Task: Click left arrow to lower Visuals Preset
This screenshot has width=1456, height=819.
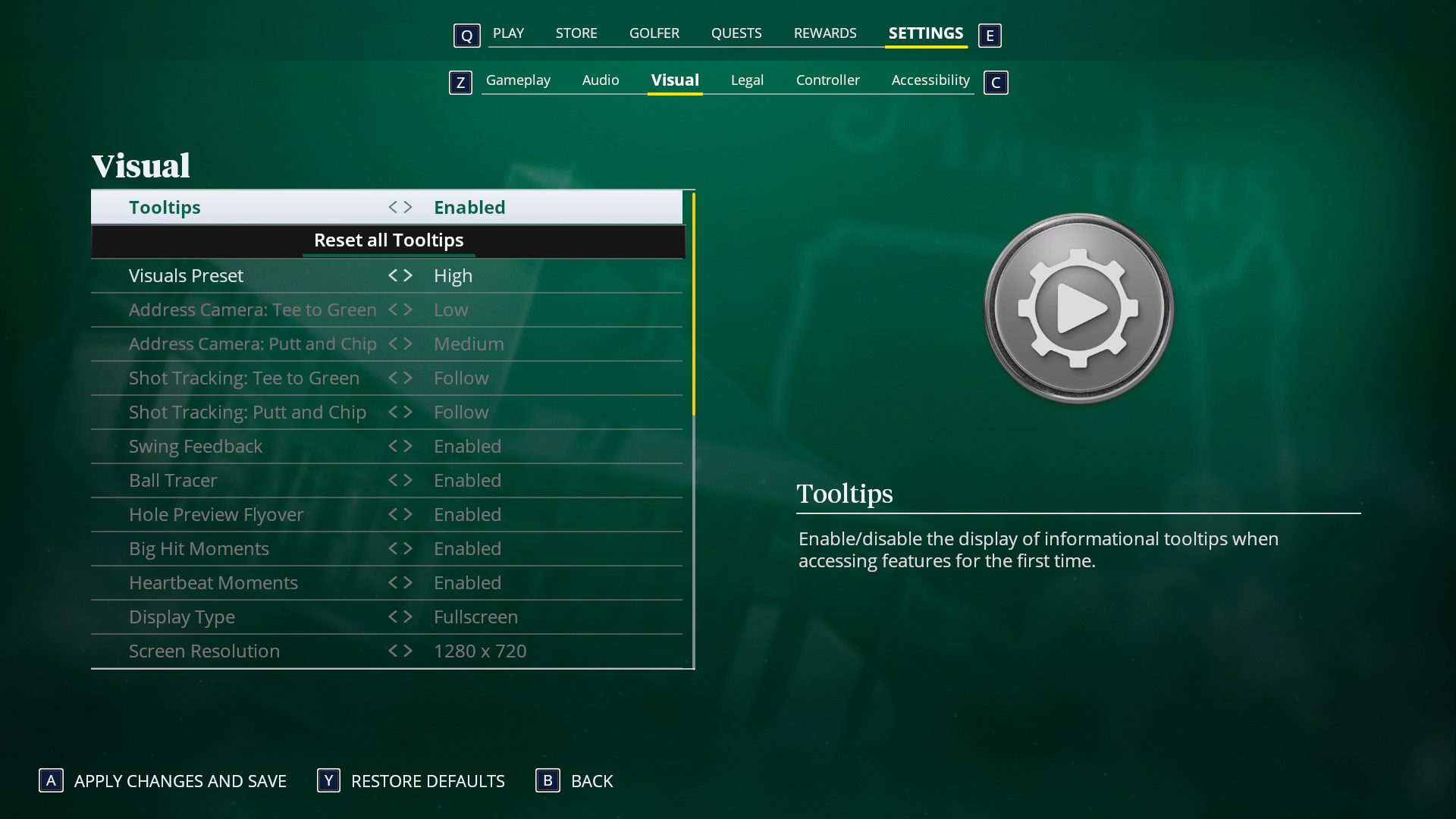Action: [x=392, y=275]
